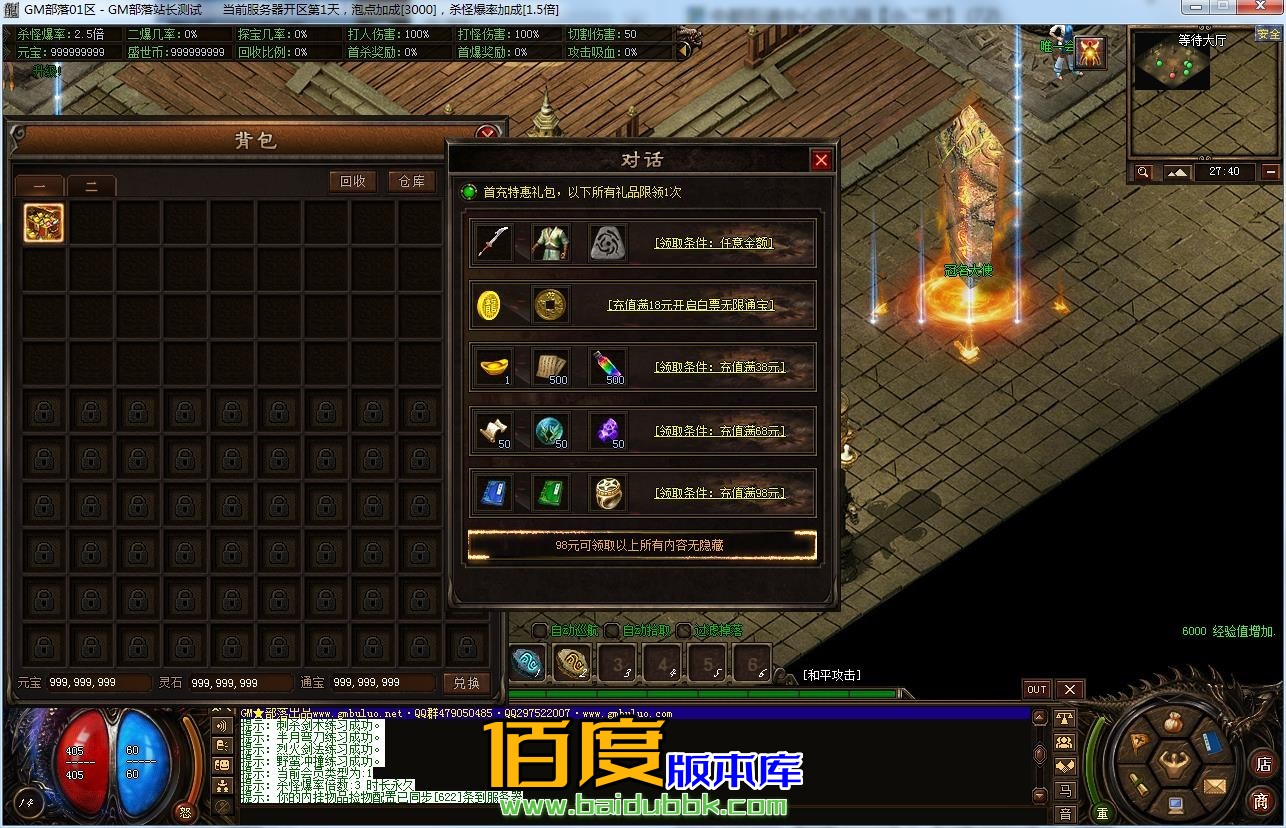Select skill number 1 in the skill bar
1286x828 pixels.
pyautogui.click(x=527, y=661)
